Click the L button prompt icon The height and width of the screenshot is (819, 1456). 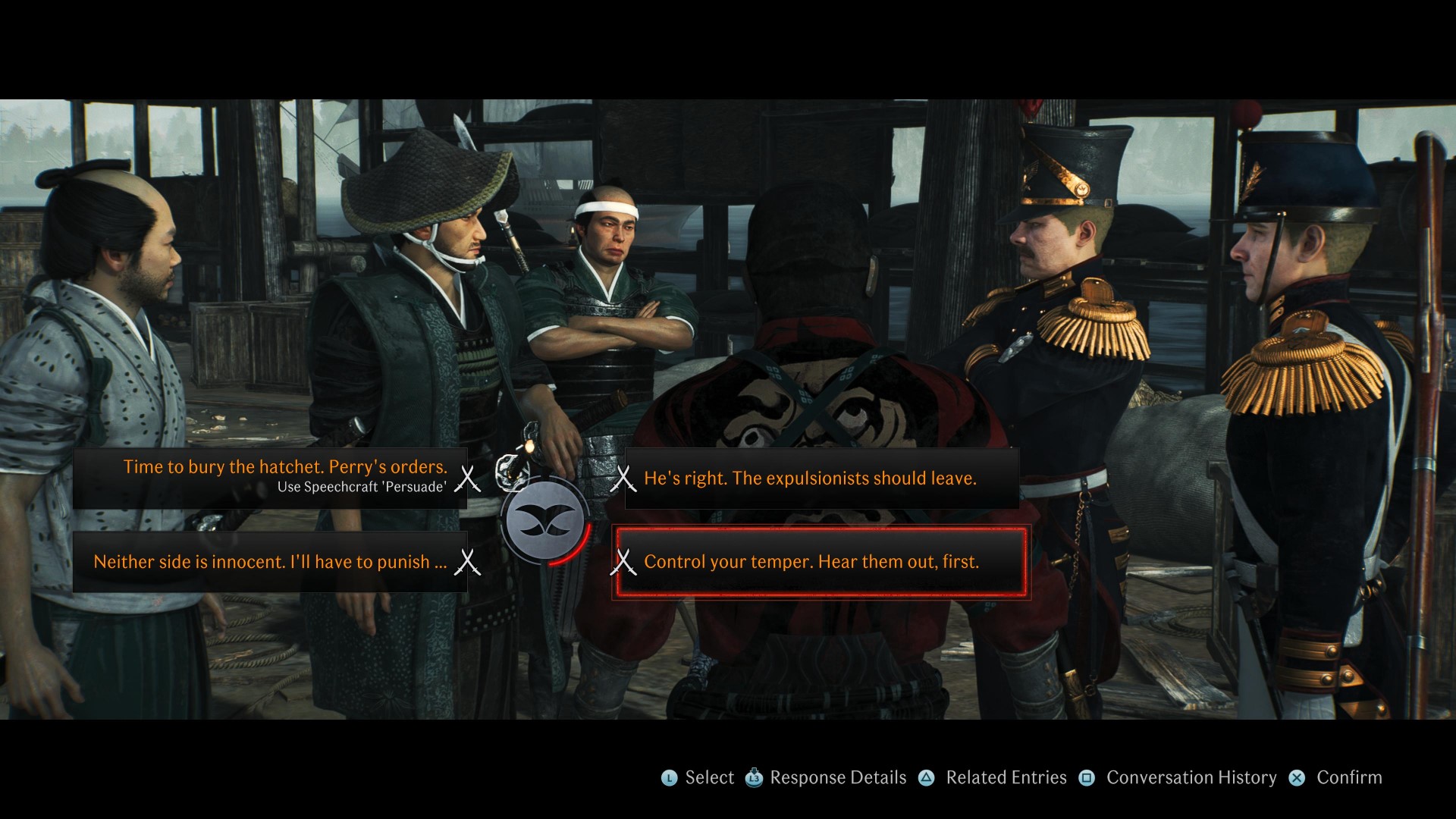(668, 777)
